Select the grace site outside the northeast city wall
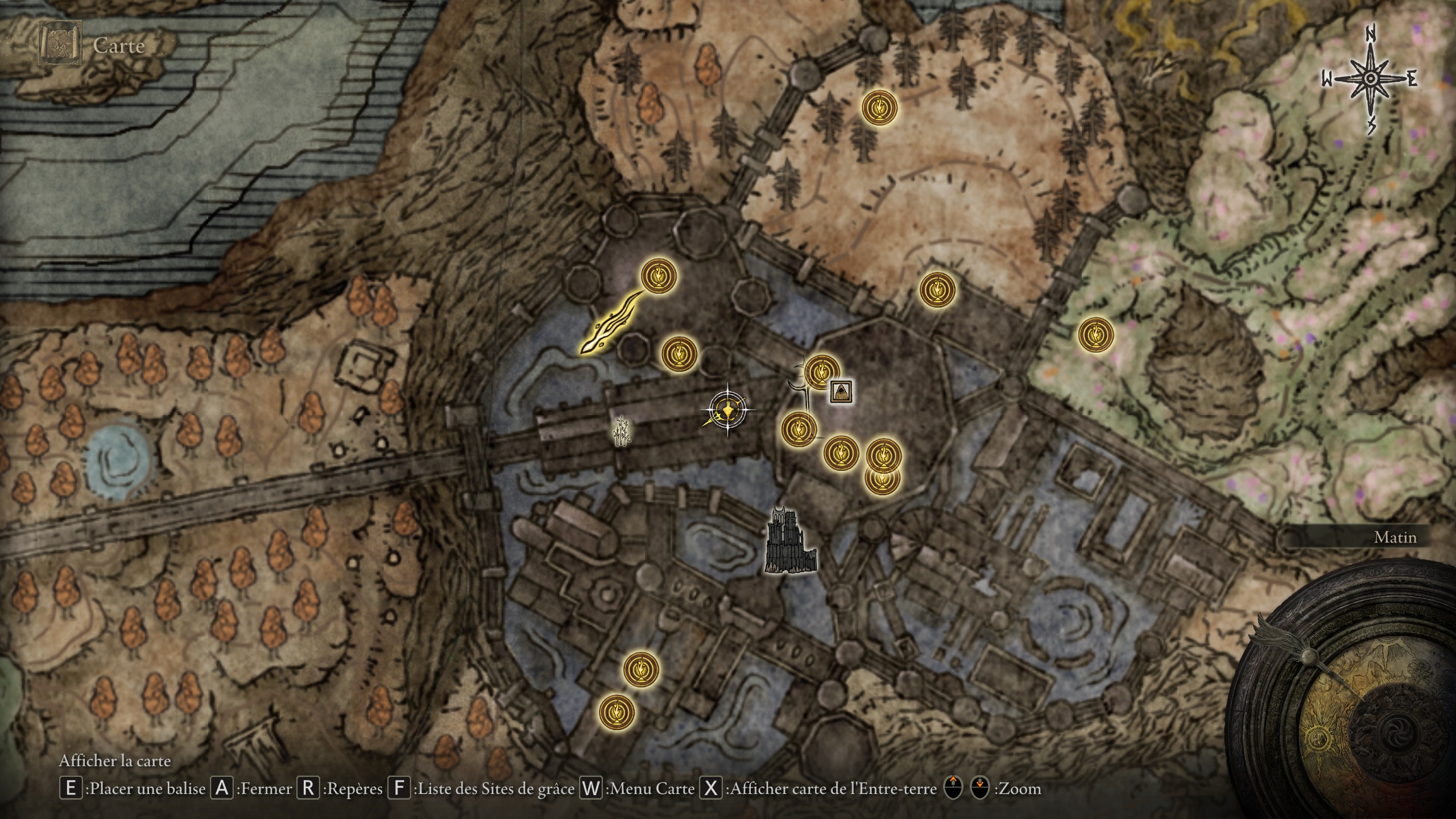This screenshot has height=819, width=1456. pos(937,289)
